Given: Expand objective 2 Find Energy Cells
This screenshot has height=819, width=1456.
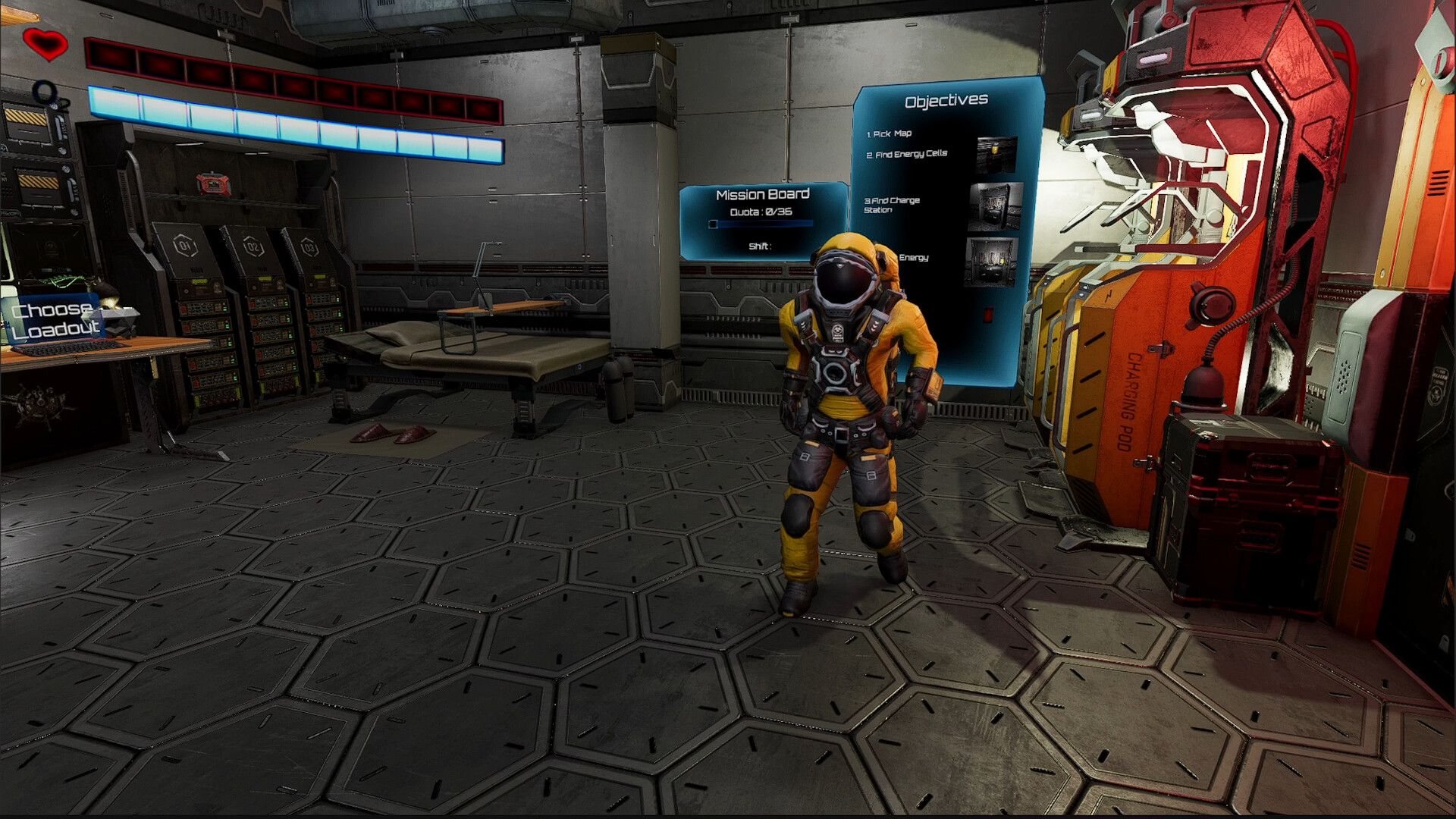Looking at the screenshot, I should pyautogui.click(x=908, y=152).
